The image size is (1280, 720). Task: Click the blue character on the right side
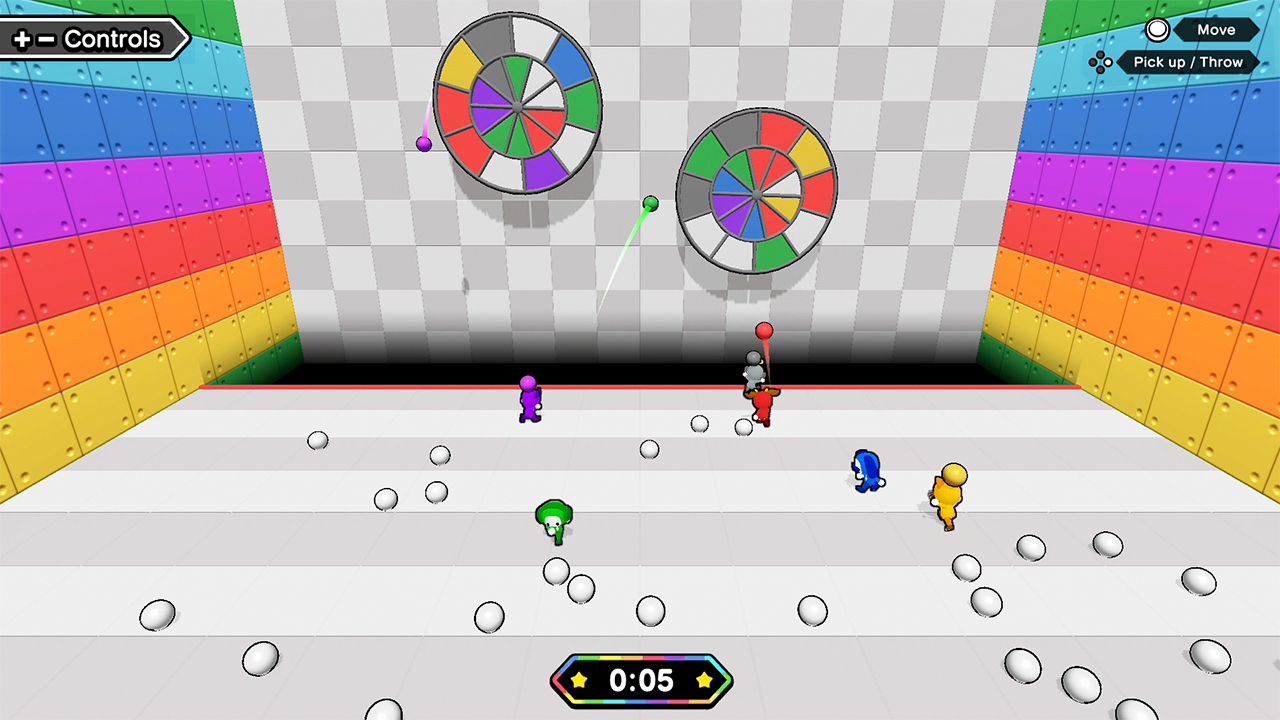point(866,470)
